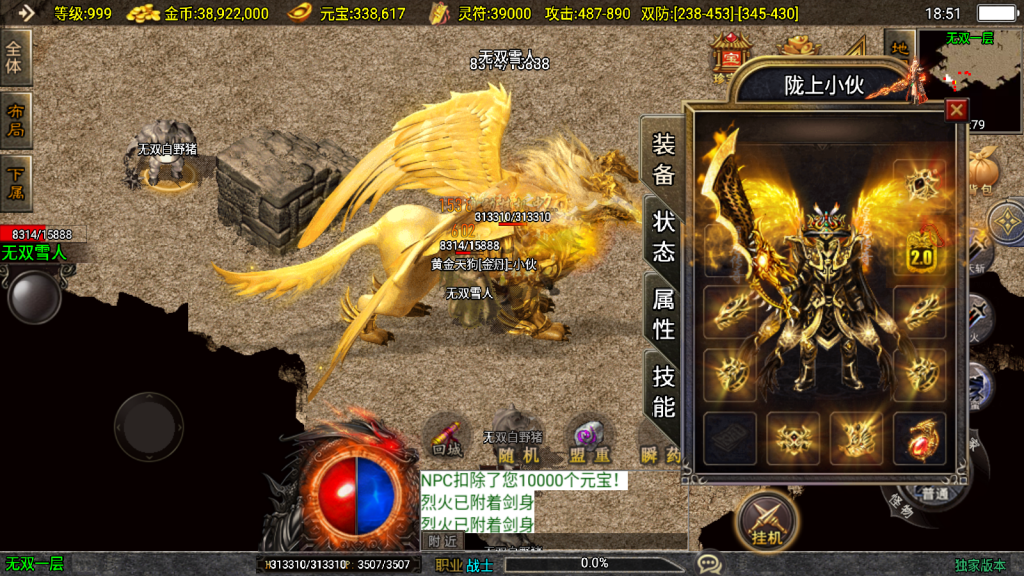Image resolution: width=1024 pixels, height=576 pixels.
Task: Open the 布局 layout button
Action: (x=15, y=120)
